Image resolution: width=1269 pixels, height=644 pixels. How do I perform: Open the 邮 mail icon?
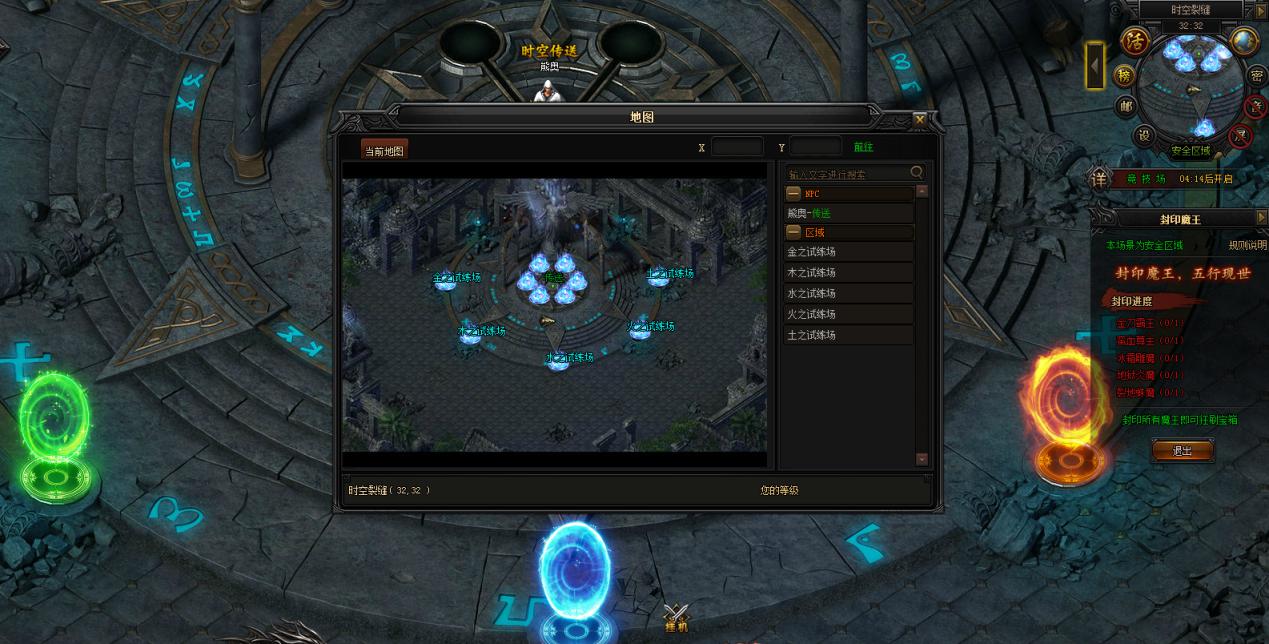(x=1126, y=106)
